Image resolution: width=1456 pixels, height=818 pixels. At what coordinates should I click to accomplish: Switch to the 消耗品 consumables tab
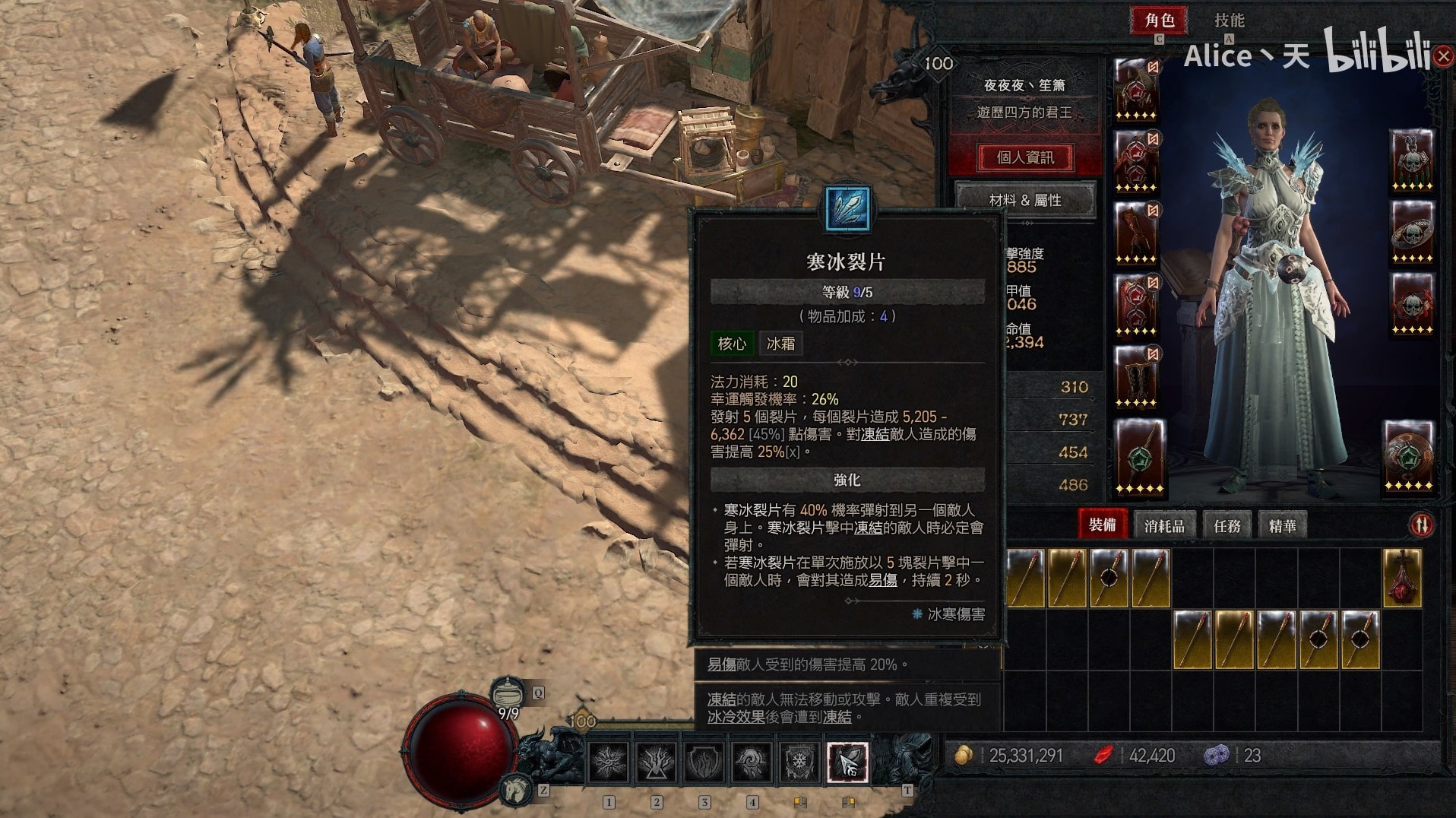point(1164,525)
